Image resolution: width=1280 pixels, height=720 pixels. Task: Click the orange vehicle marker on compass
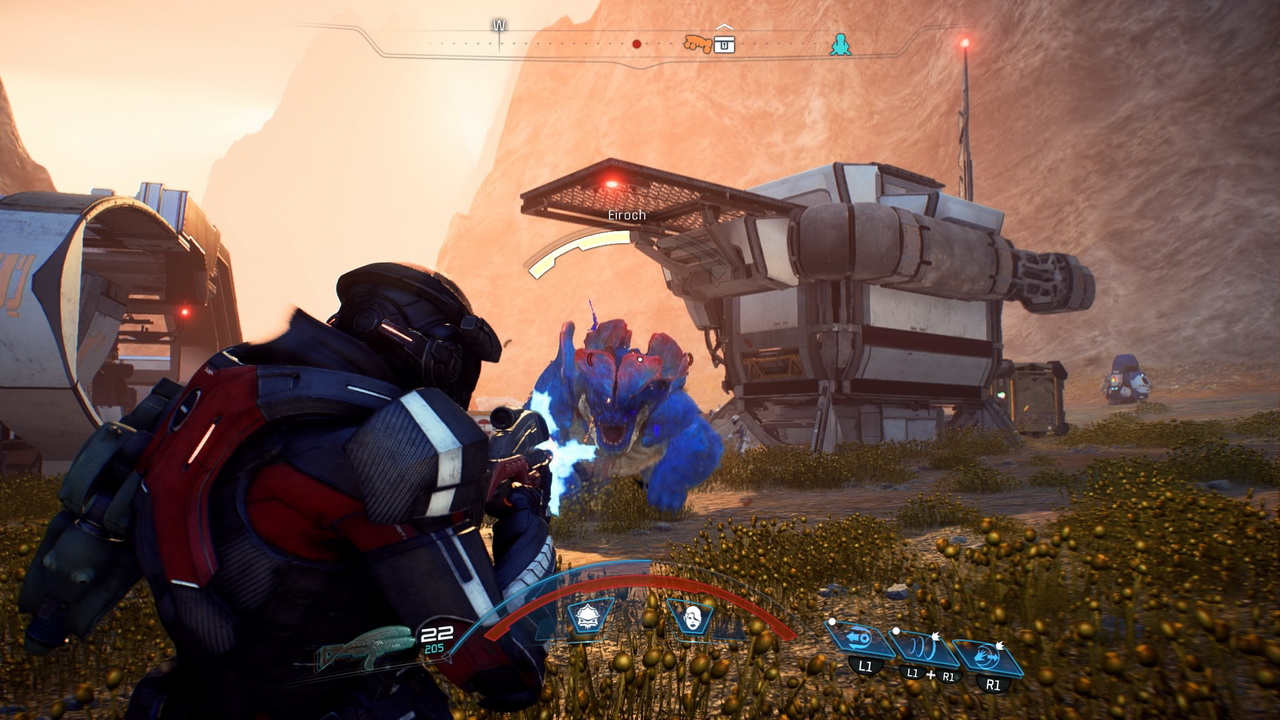point(697,44)
